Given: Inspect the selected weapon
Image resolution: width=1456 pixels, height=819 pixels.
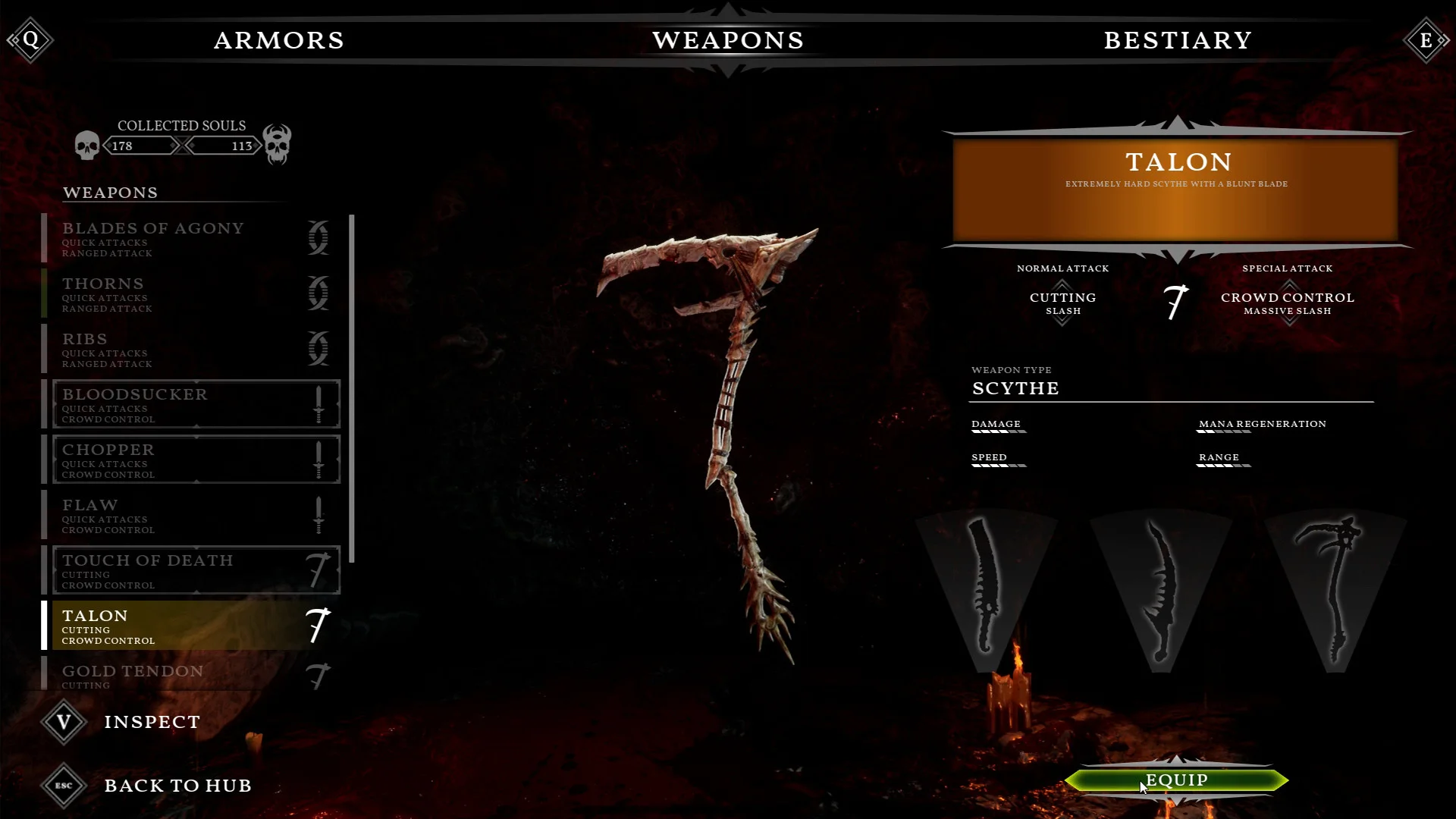Looking at the screenshot, I should [x=152, y=722].
